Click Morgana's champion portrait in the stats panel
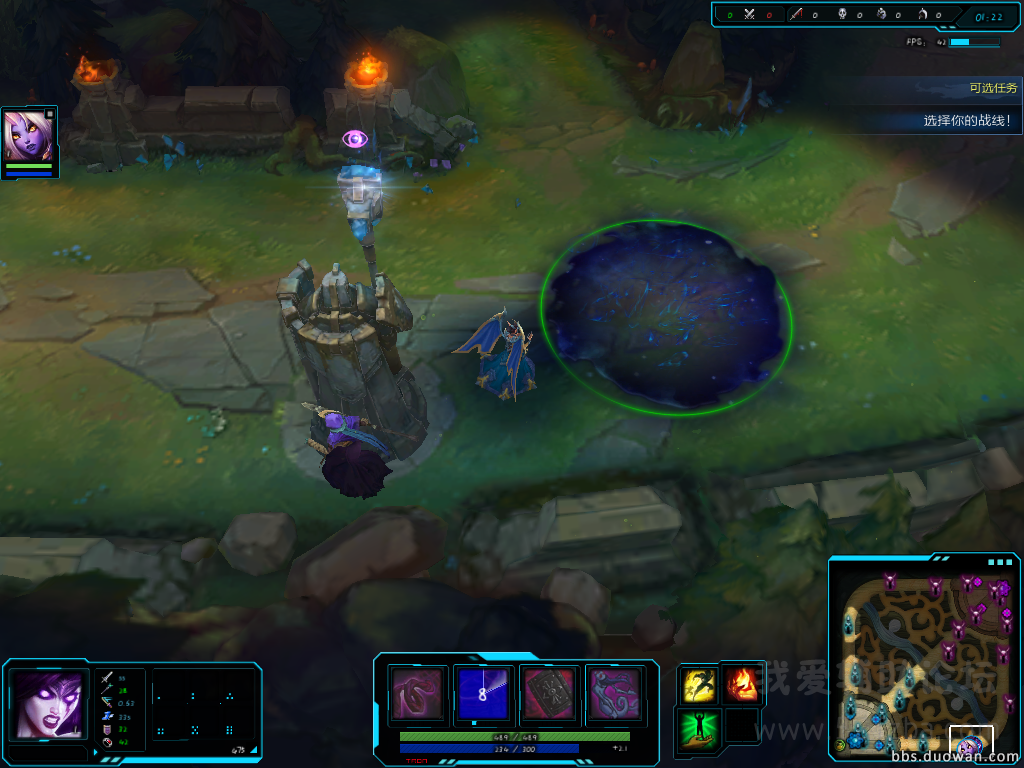The height and width of the screenshot is (768, 1024). click(49, 703)
